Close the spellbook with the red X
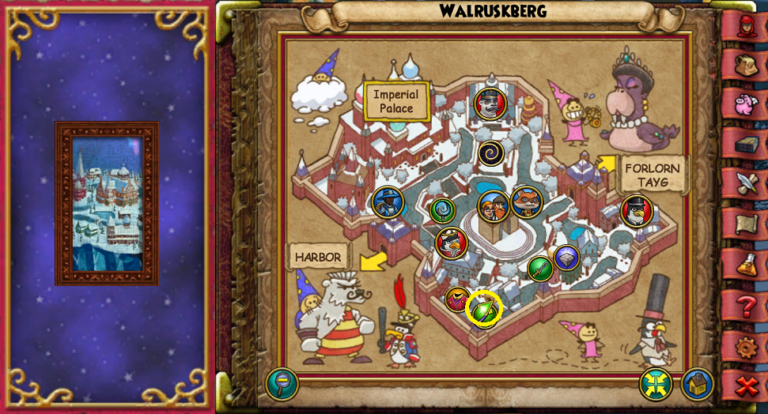Viewport: 768px width, 414px height. pos(746,385)
